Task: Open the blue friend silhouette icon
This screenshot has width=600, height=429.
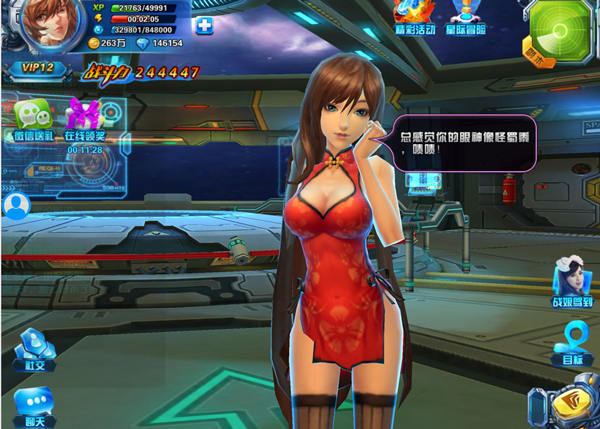Action: click(15, 206)
